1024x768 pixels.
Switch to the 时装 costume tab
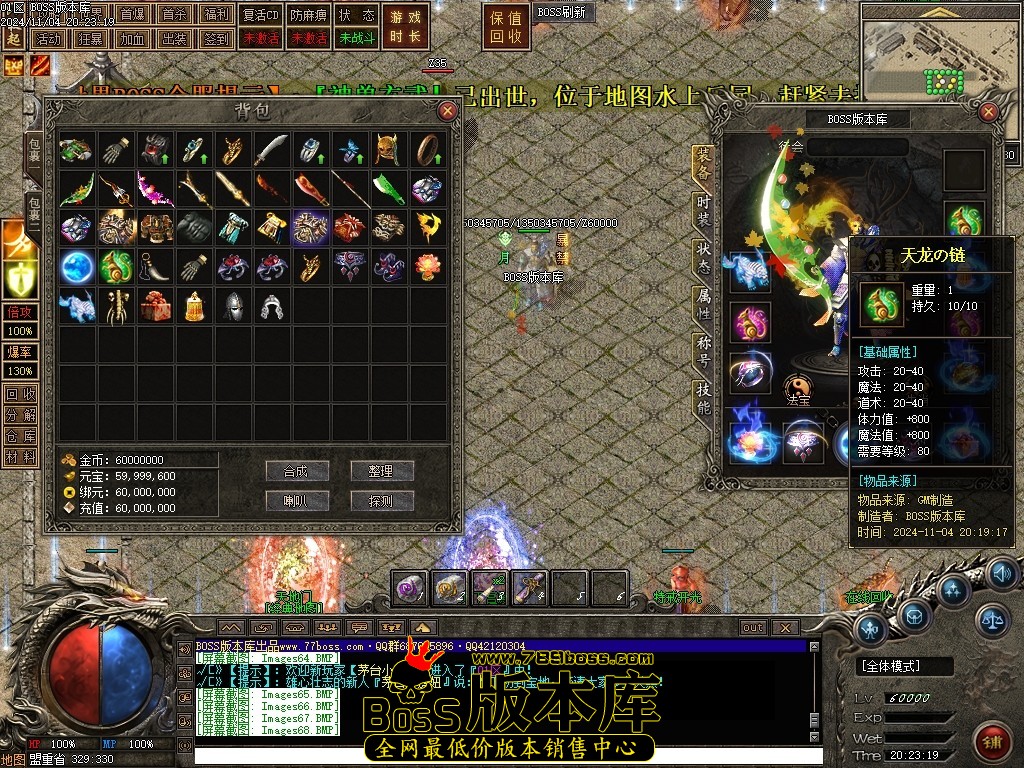[x=703, y=212]
